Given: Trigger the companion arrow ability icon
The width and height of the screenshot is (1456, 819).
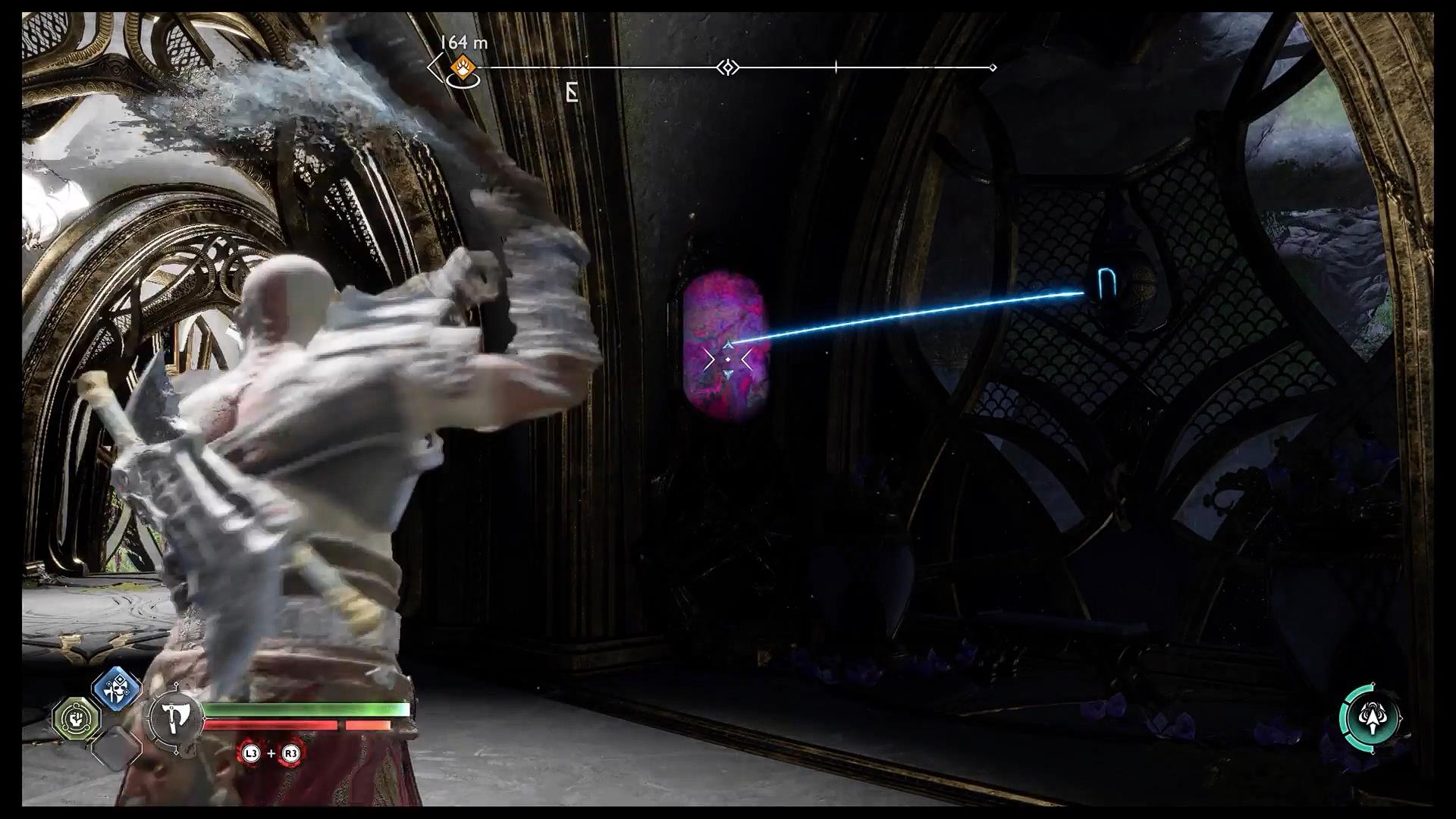Looking at the screenshot, I should tap(1370, 718).
